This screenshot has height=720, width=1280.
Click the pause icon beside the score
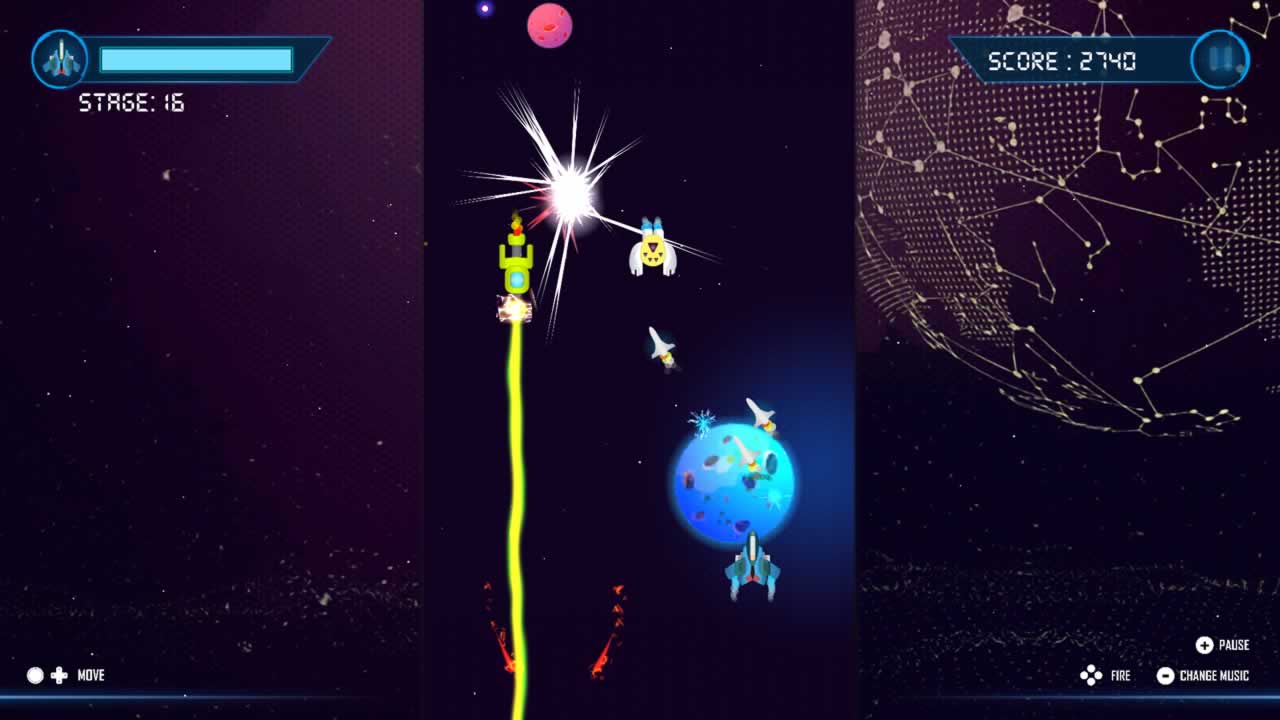[1219, 60]
